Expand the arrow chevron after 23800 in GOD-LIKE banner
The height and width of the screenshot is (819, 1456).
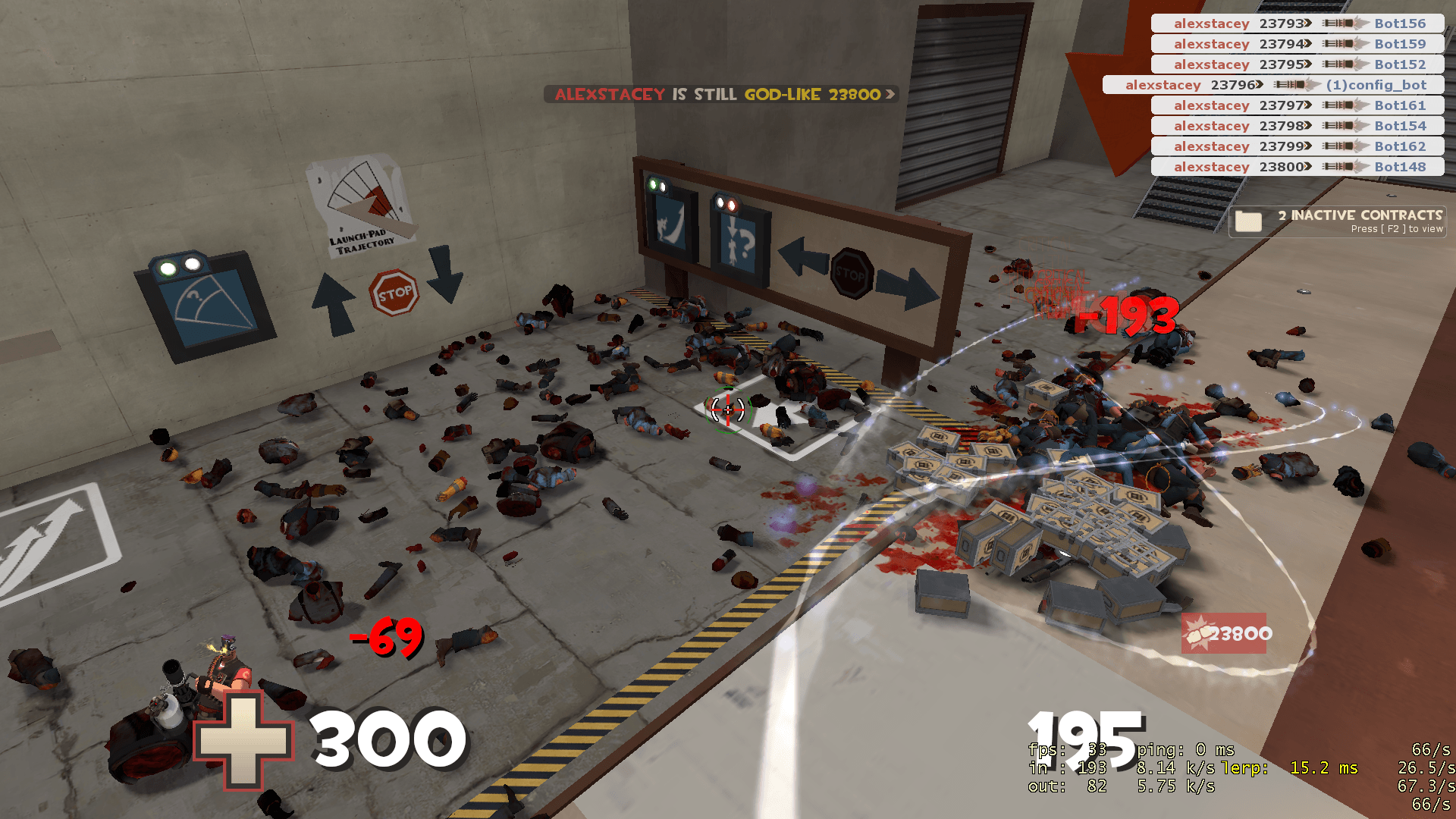(x=889, y=96)
